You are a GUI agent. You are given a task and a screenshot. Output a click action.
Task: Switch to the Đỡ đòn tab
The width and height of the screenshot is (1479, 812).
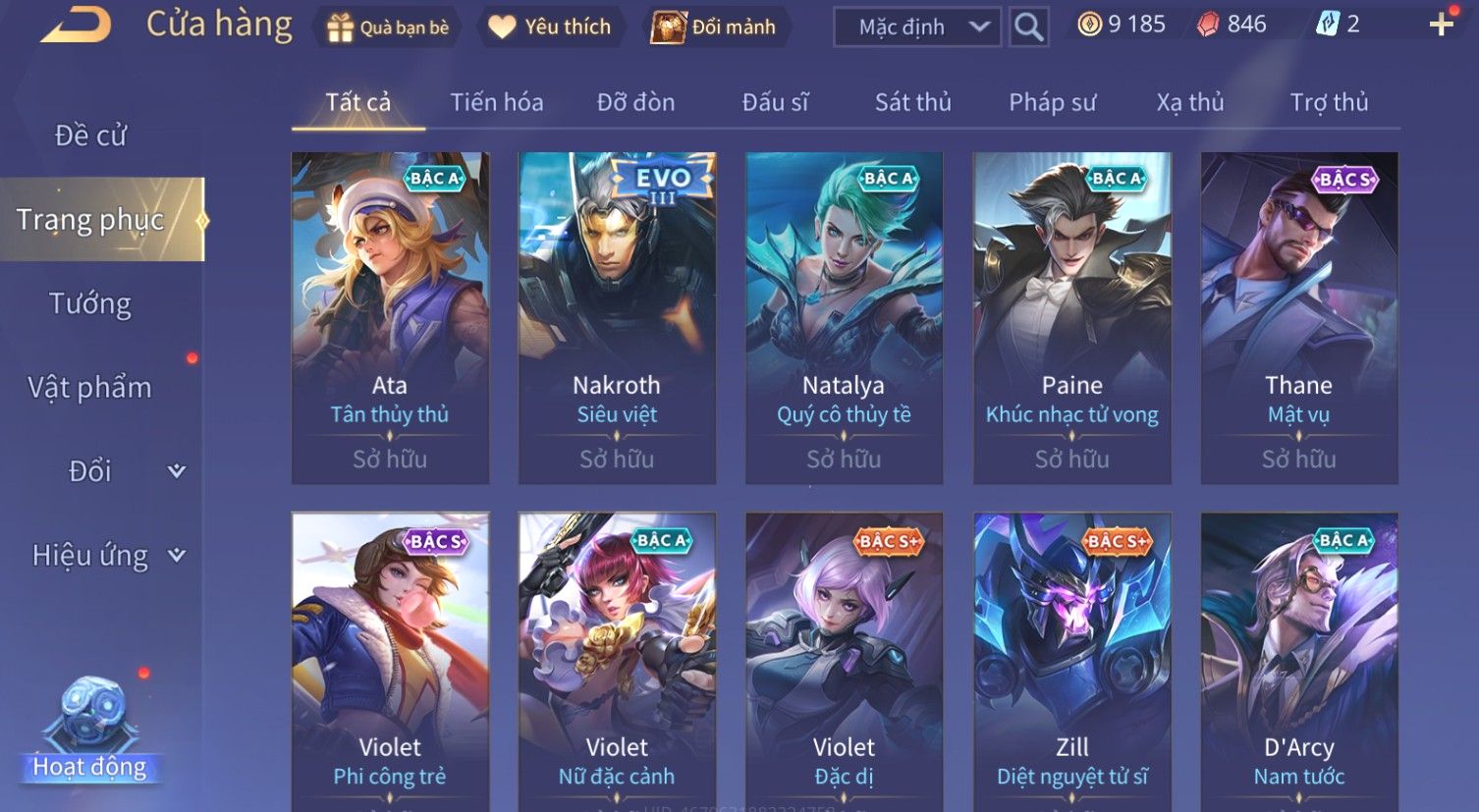click(635, 102)
